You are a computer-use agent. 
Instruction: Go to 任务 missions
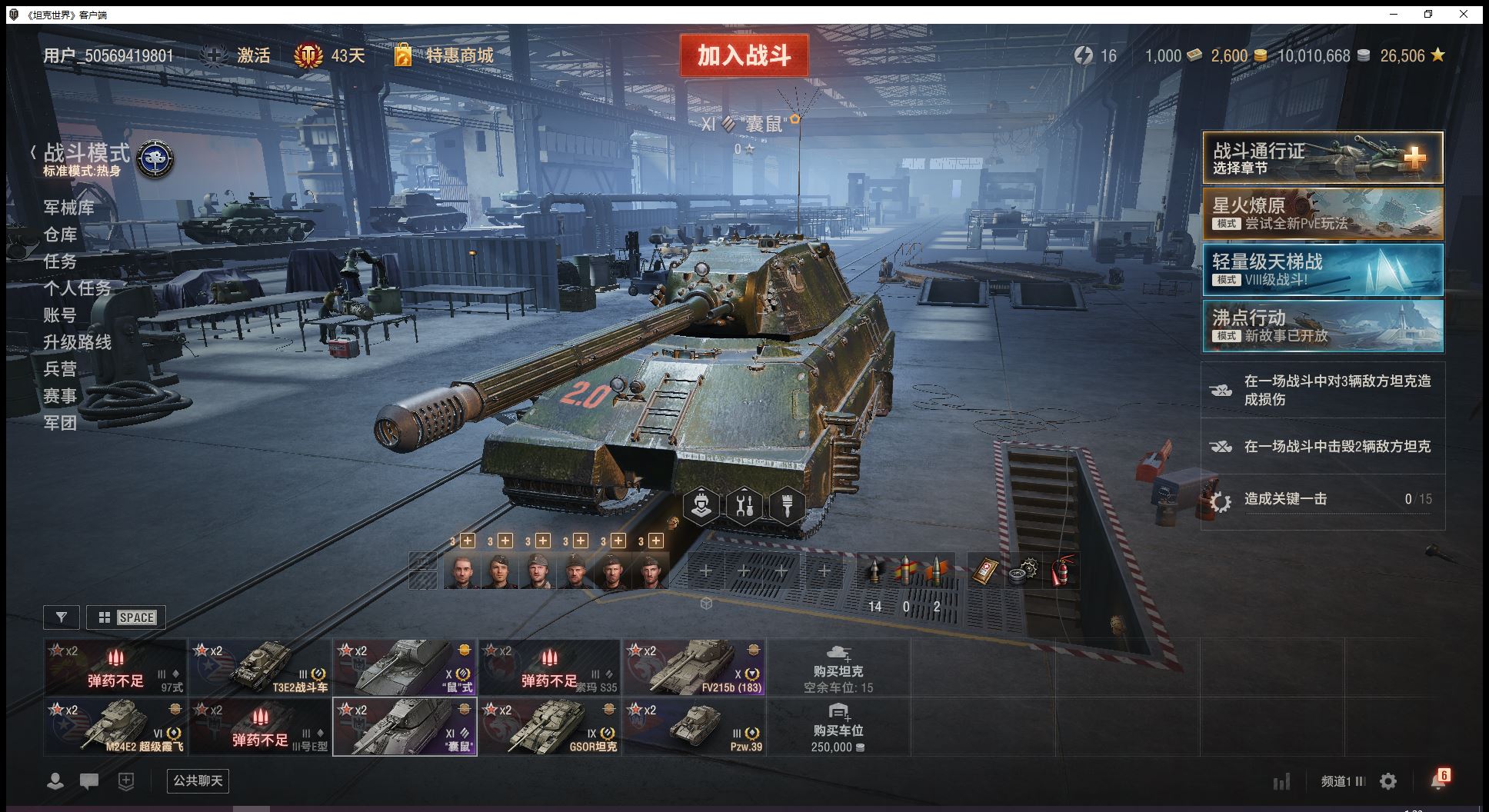[60, 261]
